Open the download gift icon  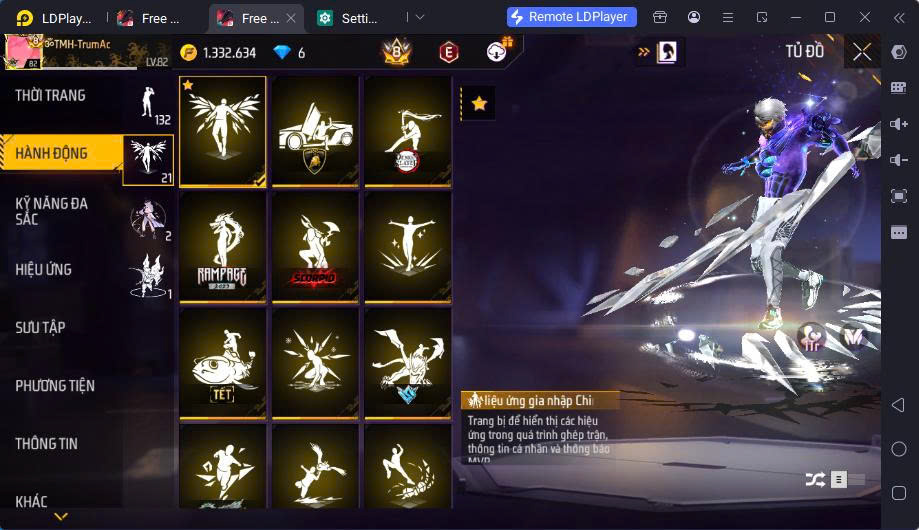tap(497, 52)
